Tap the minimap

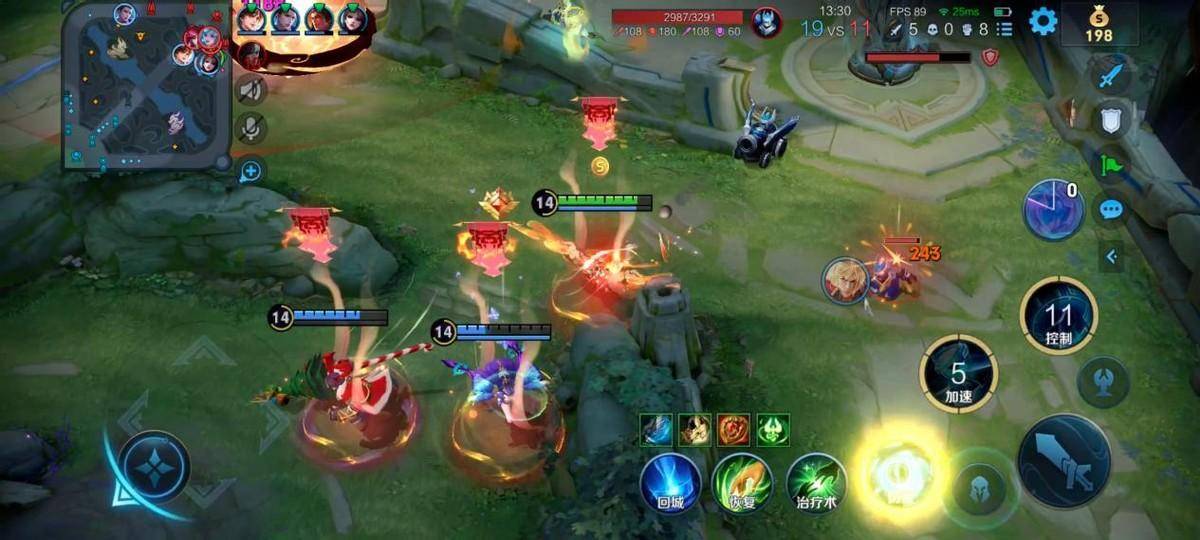click(147, 85)
